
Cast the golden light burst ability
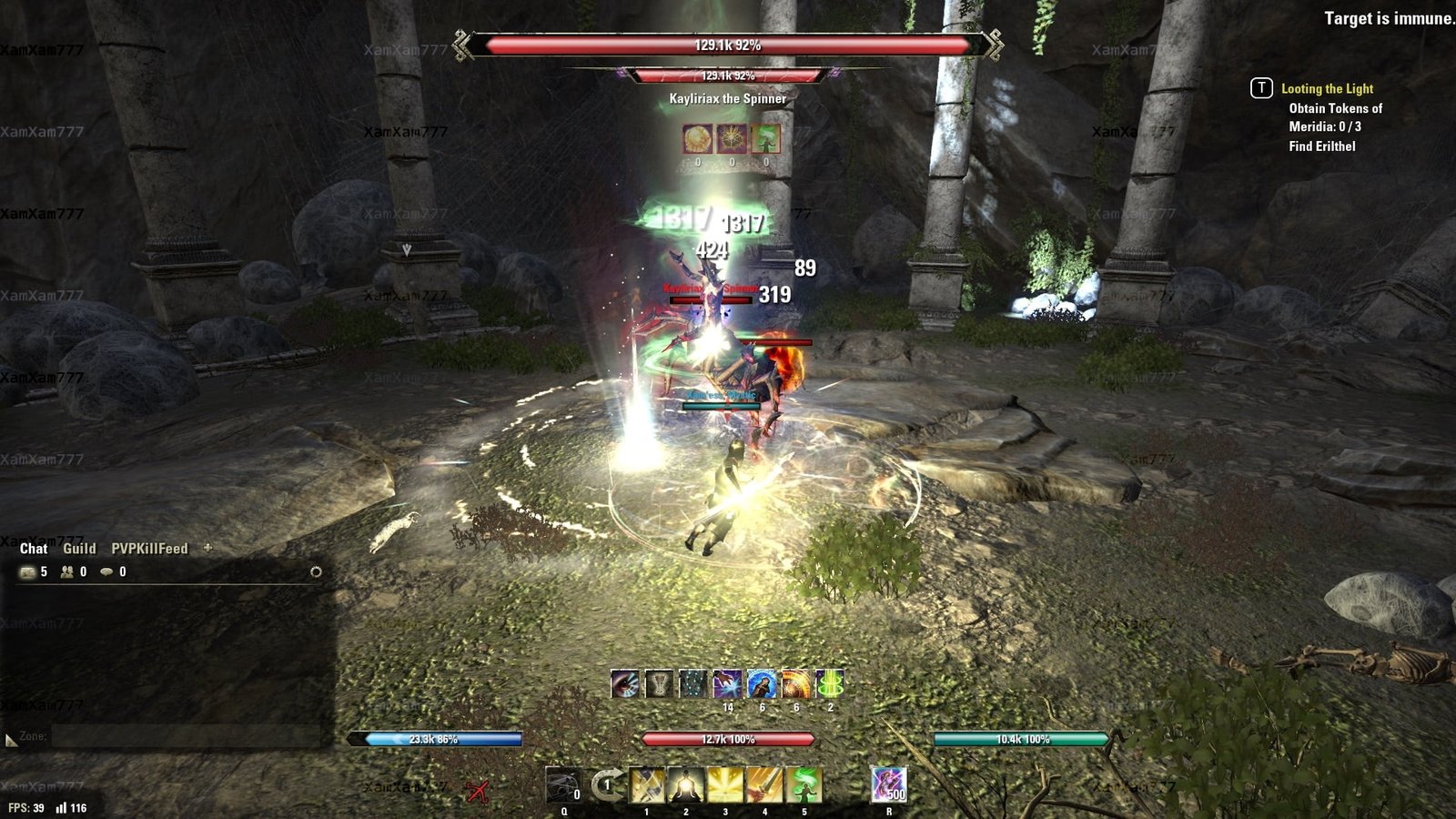[x=725, y=785]
